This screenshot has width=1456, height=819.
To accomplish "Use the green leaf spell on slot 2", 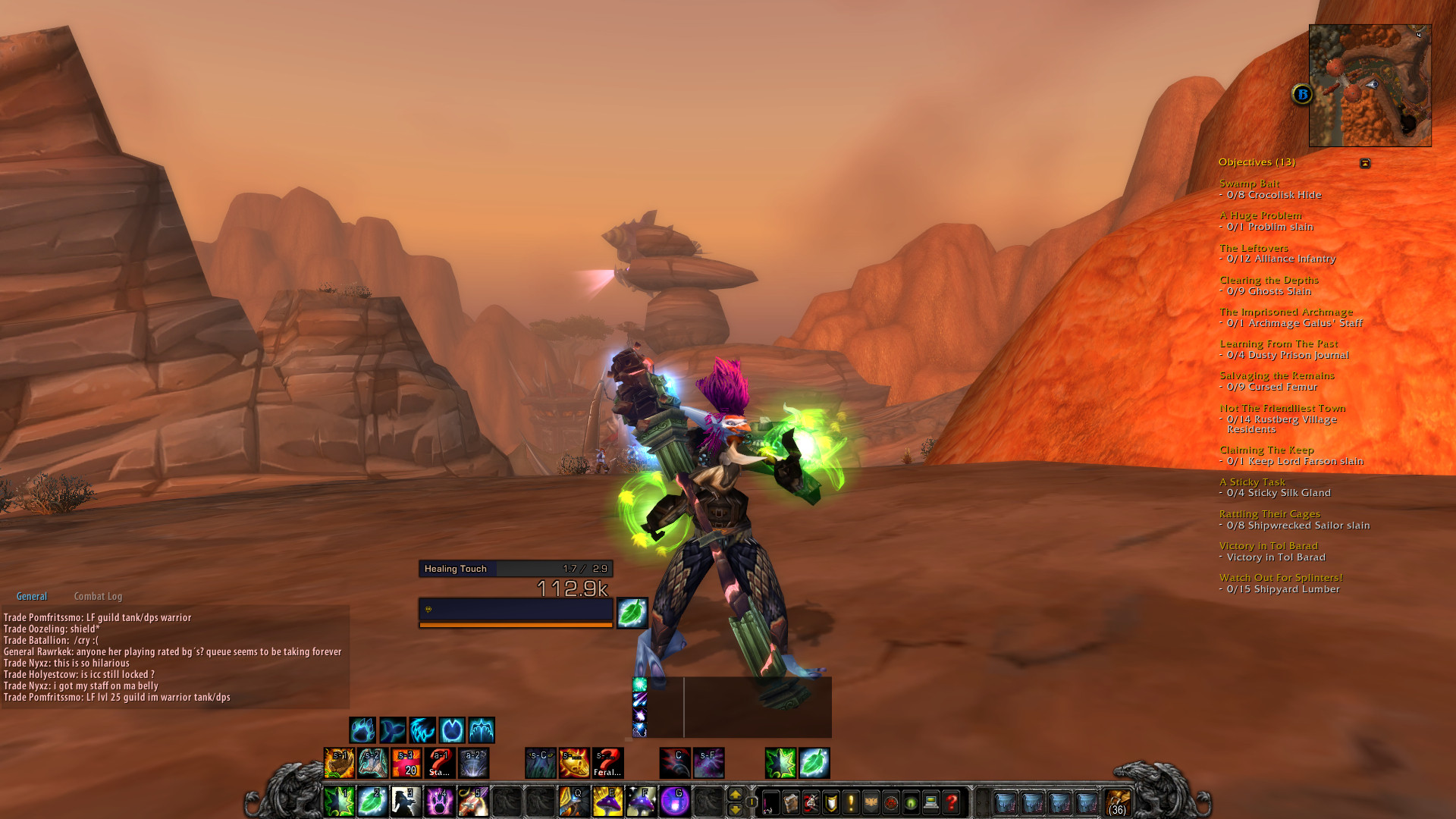I will pyautogui.click(x=372, y=802).
